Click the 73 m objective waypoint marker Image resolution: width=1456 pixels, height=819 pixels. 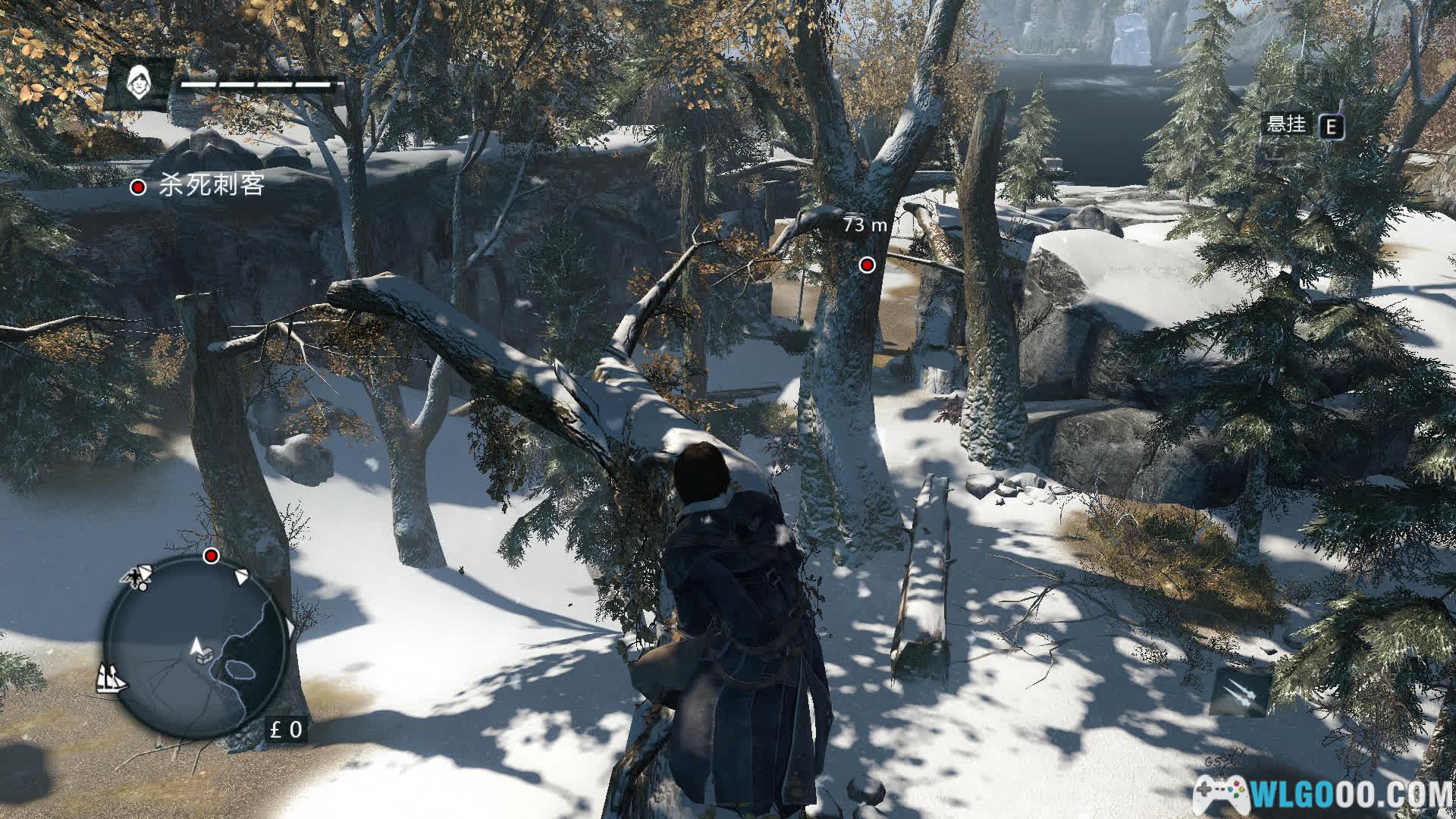[868, 265]
